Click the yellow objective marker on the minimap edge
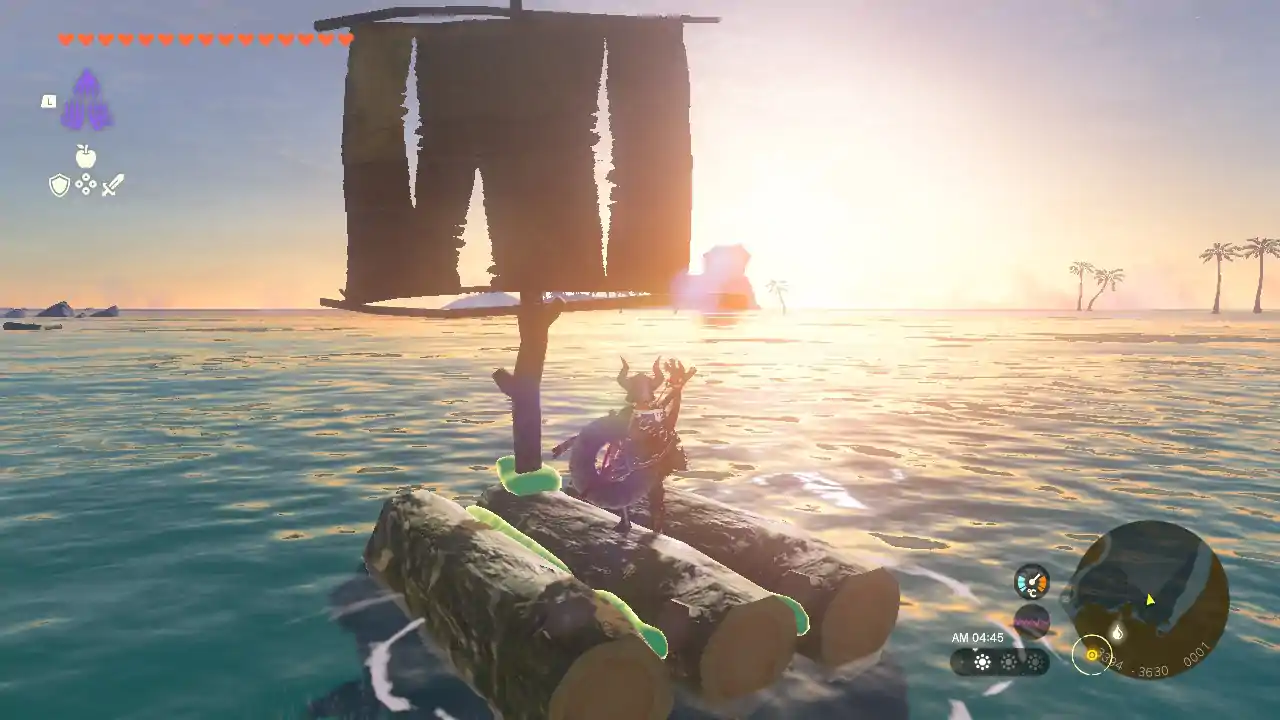Viewport: 1280px width, 720px height. [1091, 656]
